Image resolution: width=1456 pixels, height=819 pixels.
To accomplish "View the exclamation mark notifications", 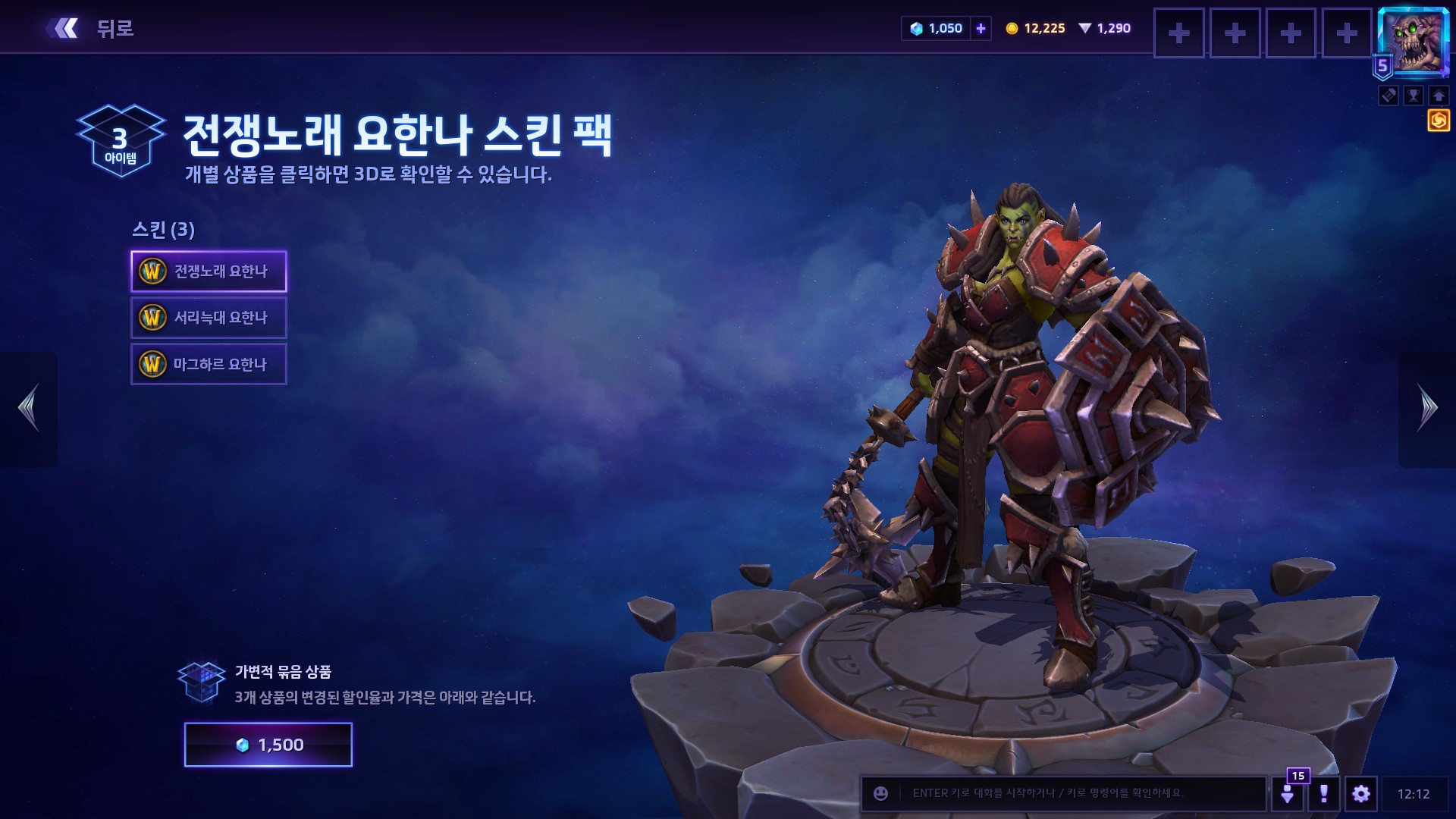I will click(x=1324, y=794).
